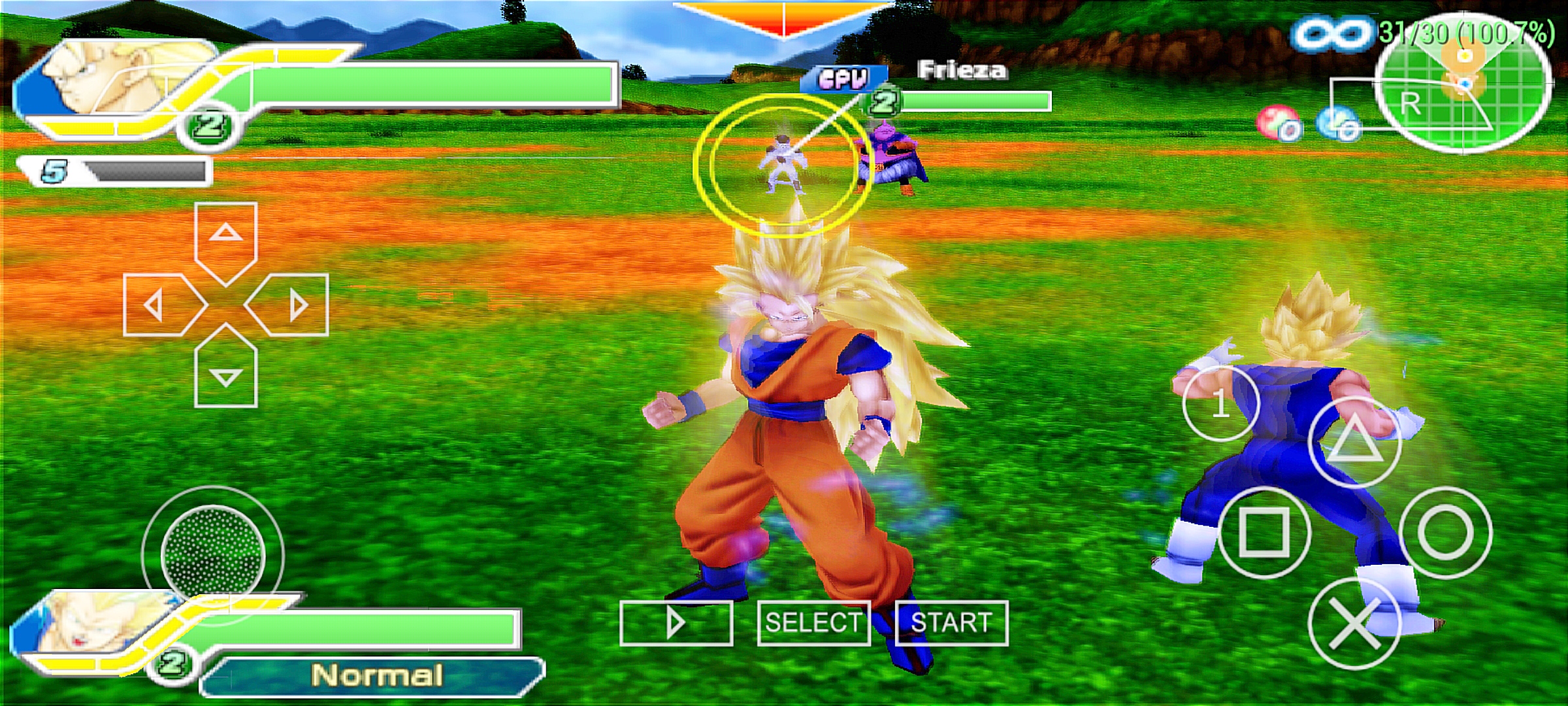Click the START button

951,622
